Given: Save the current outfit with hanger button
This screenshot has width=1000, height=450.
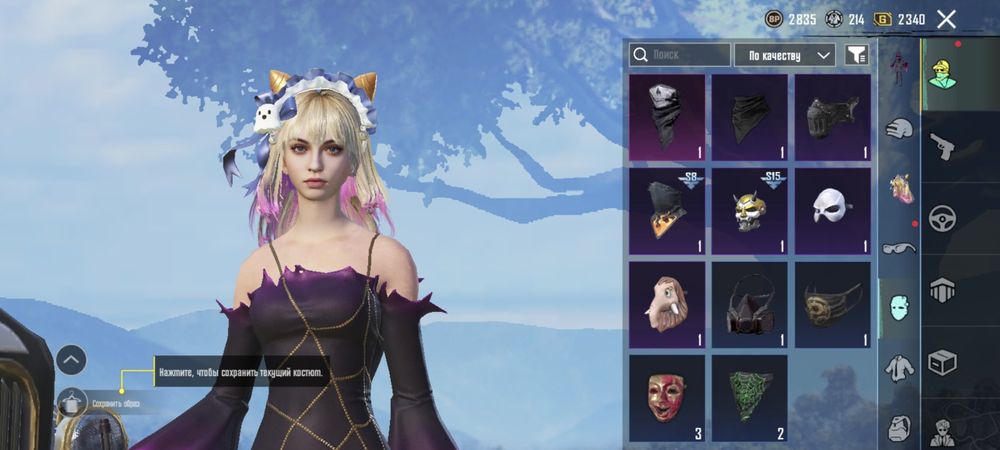Looking at the screenshot, I should pyautogui.click(x=71, y=403).
